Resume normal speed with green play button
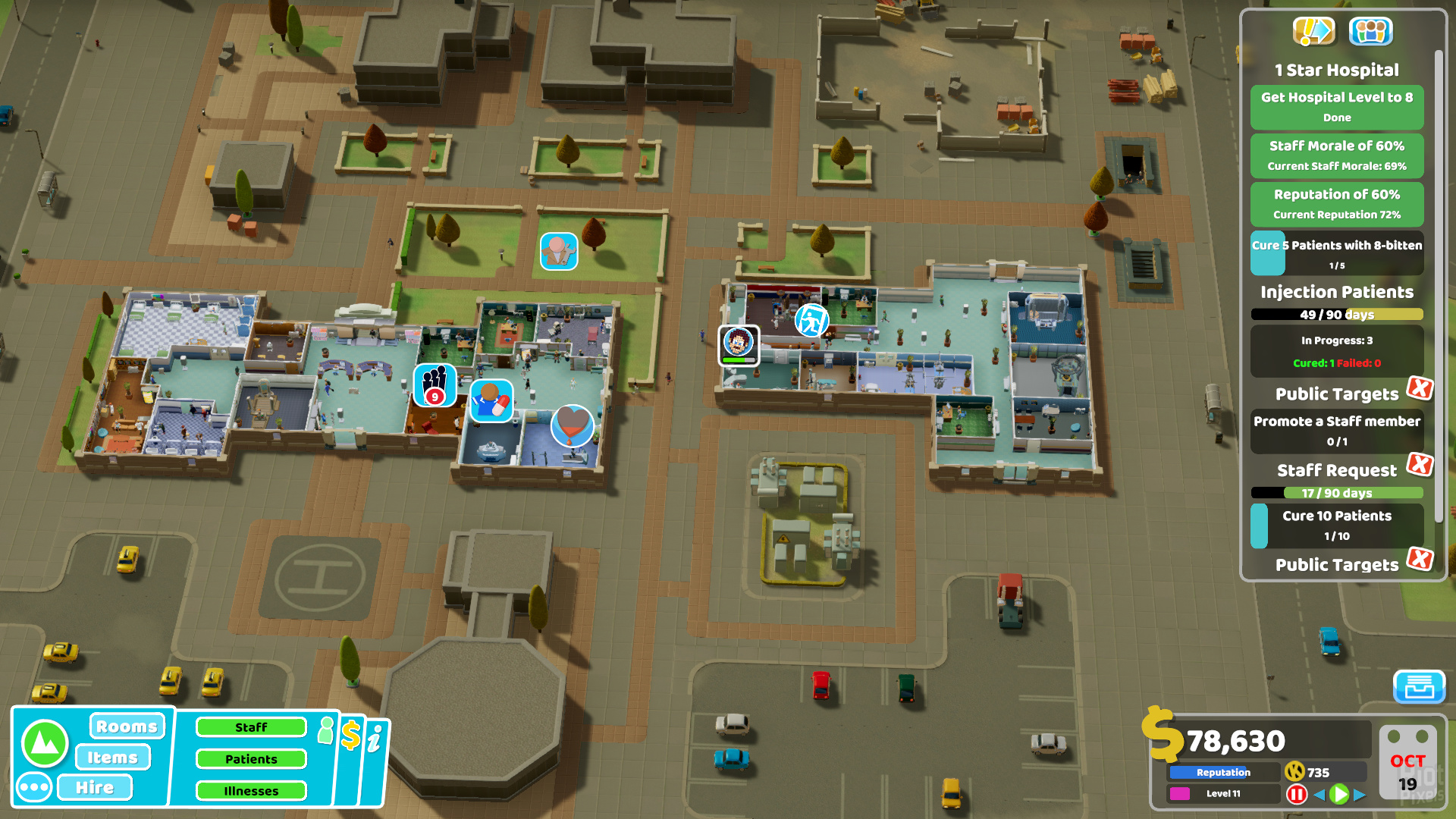The width and height of the screenshot is (1456, 819). 1339,794
